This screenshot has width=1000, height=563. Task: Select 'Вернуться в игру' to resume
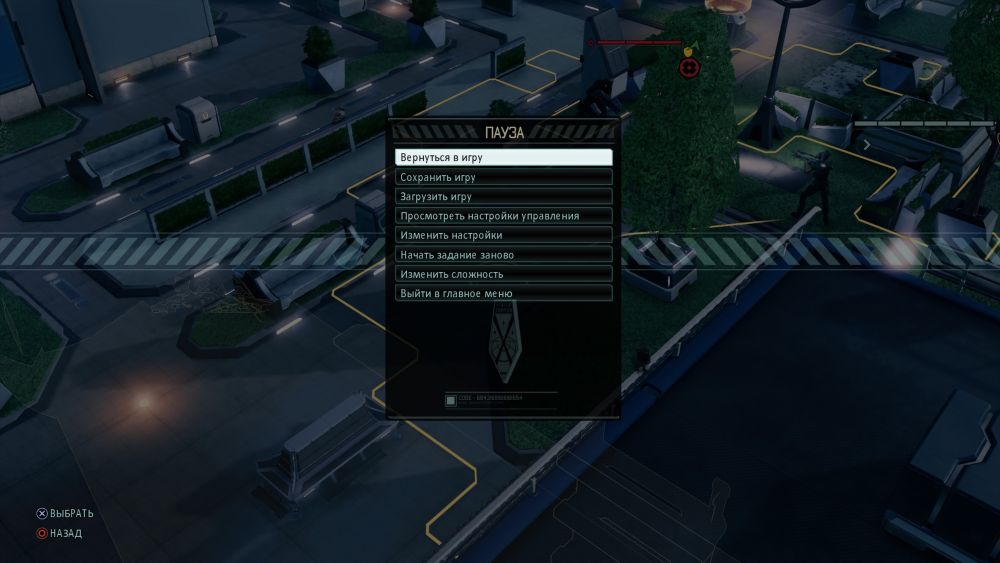tap(503, 158)
